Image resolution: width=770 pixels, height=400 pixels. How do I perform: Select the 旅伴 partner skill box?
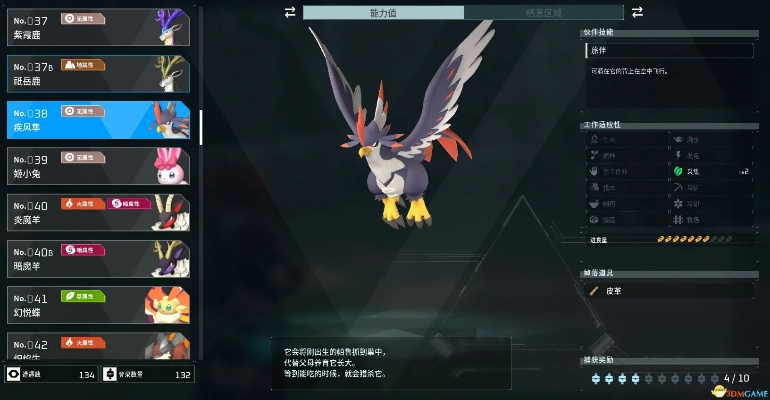(x=668, y=50)
